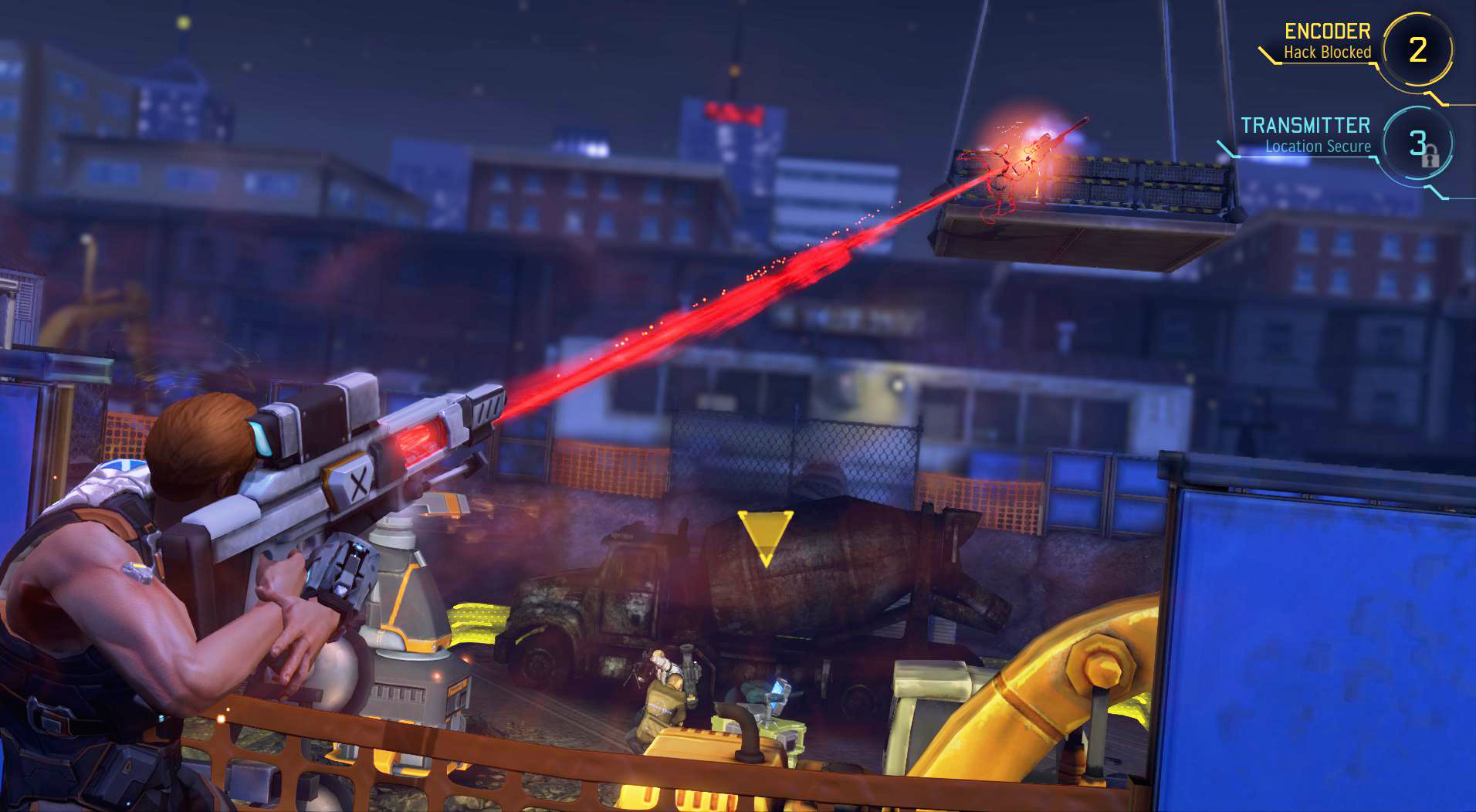Click the glowing blue unit marker near the excavator
Image resolution: width=1476 pixels, height=812 pixels.
(x=777, y=690)
